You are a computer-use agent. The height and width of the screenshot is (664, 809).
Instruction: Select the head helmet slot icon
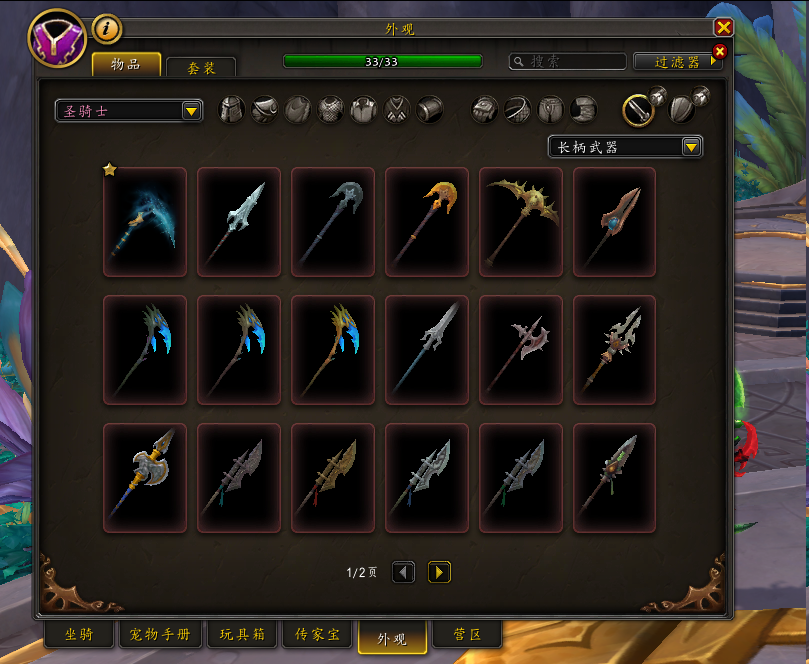point(232,110)
